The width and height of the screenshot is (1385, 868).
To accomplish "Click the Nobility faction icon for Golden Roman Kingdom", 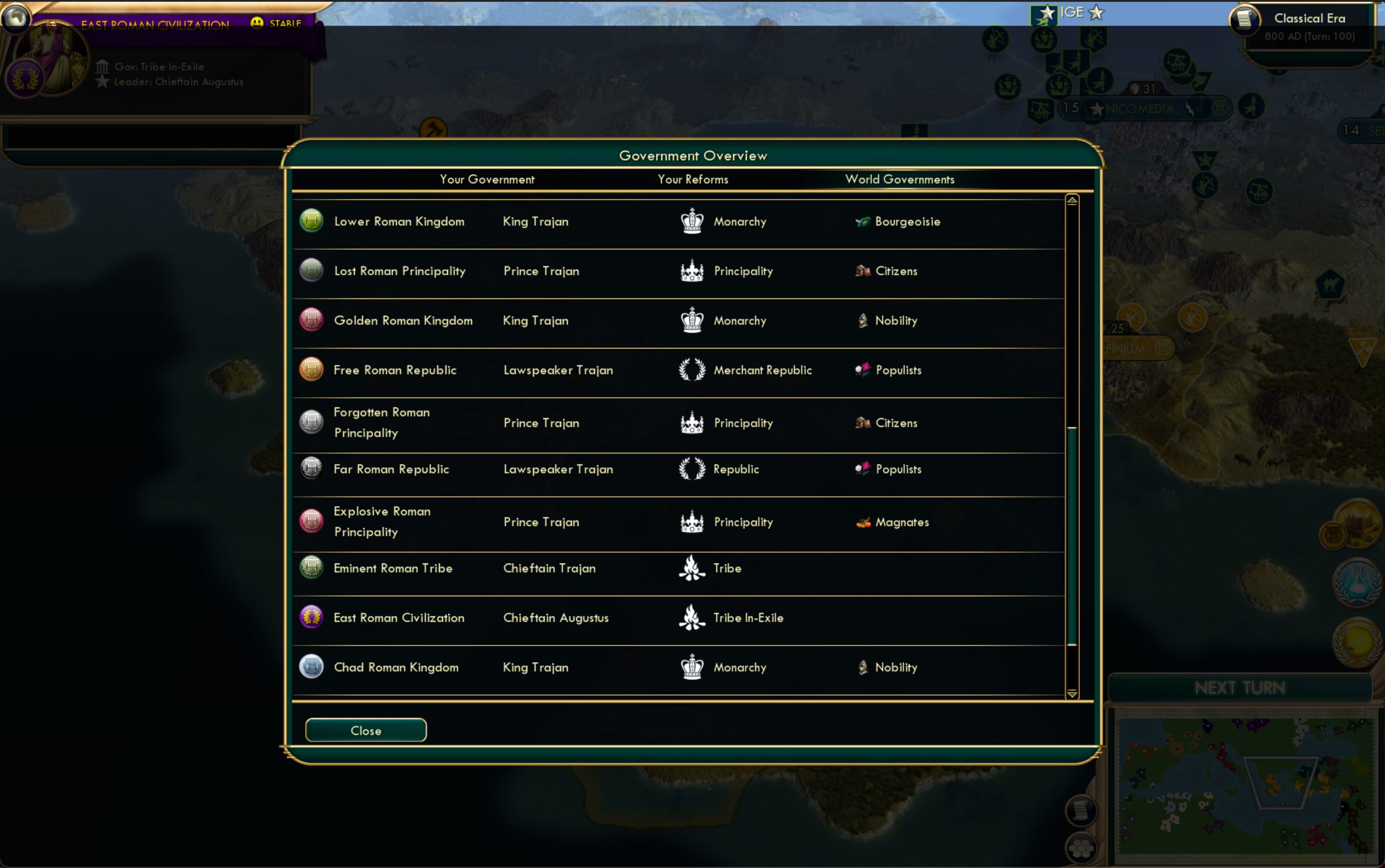I will pos(863,320).
